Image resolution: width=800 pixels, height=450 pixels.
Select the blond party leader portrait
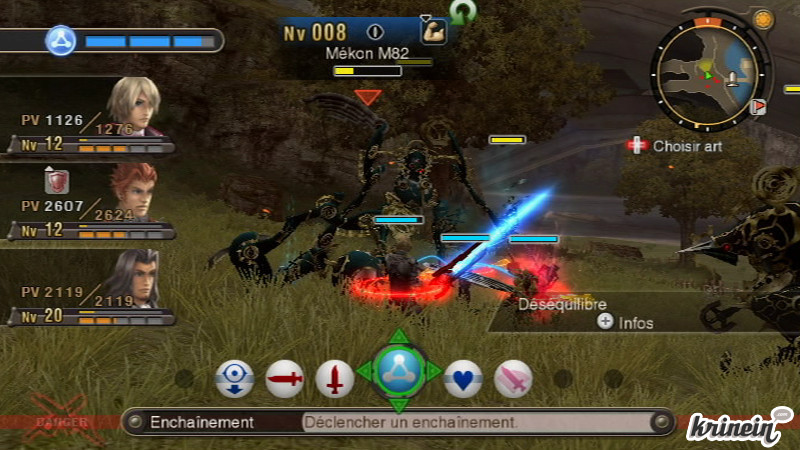coord(133,106)
